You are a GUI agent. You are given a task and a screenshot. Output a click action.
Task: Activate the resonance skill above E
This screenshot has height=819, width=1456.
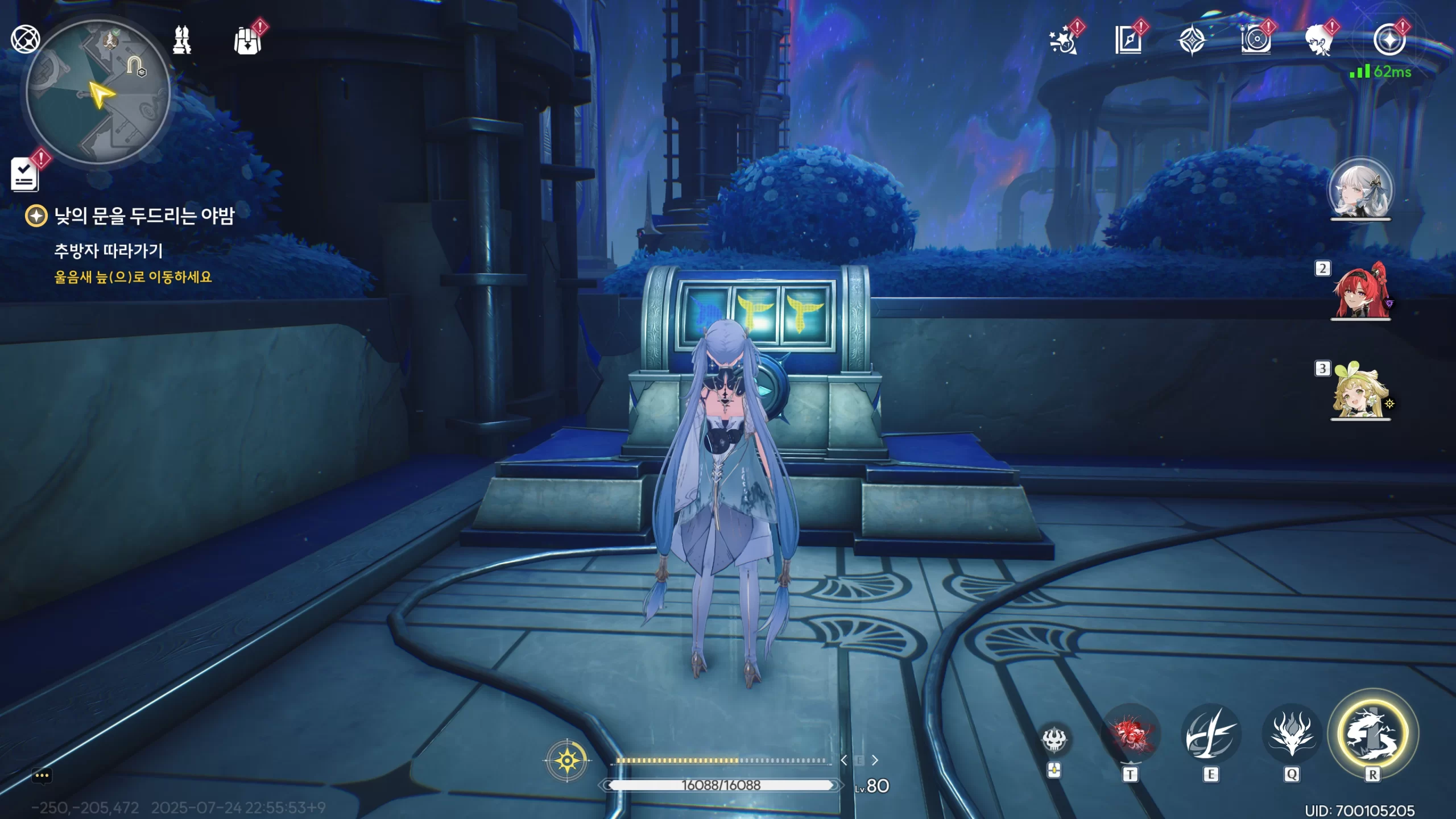tap(1211, 733)
